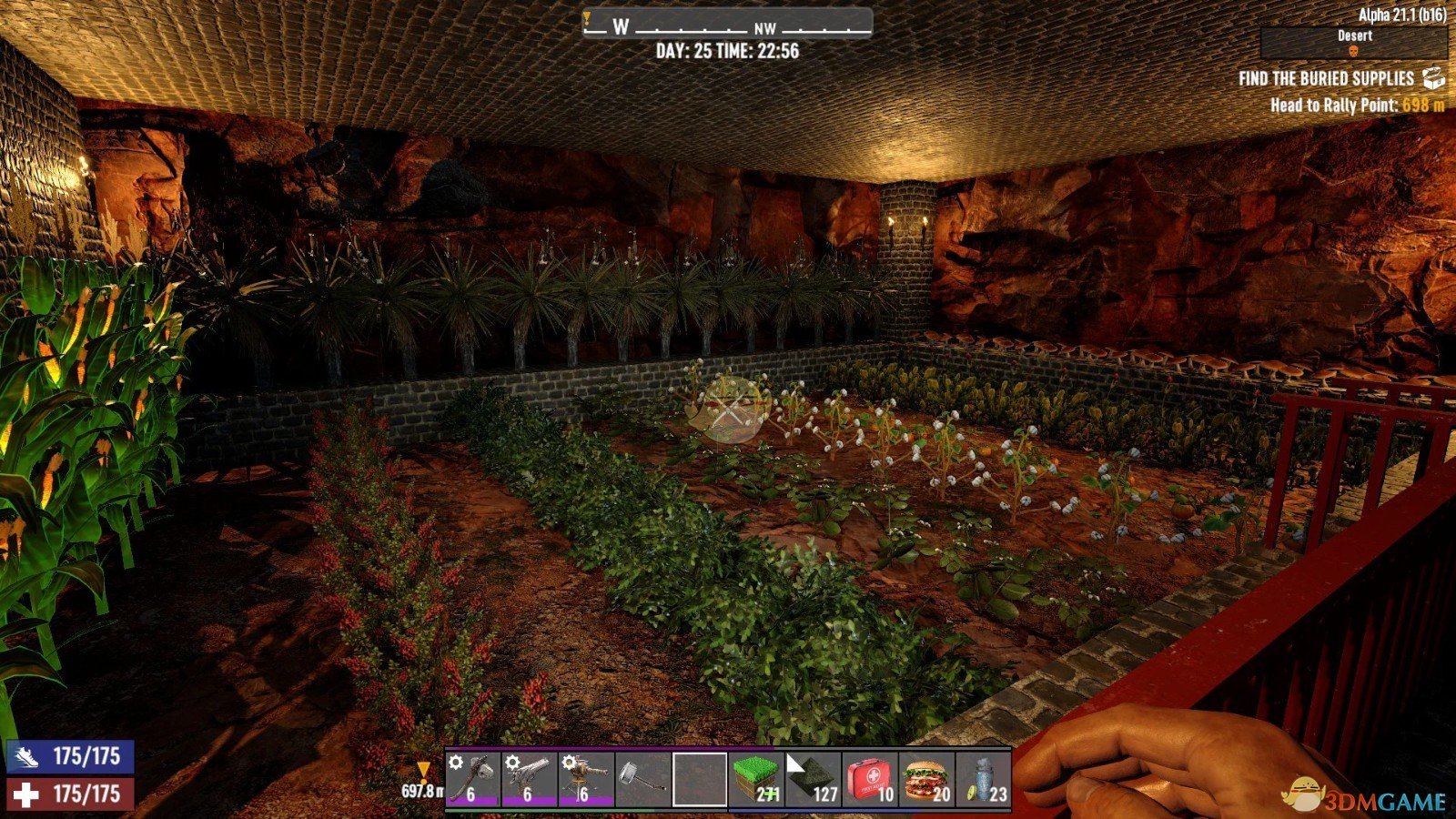Choose the drink jar slot
The height and width of the screenshot is (819, 1456).
click(x=983, y=778)
